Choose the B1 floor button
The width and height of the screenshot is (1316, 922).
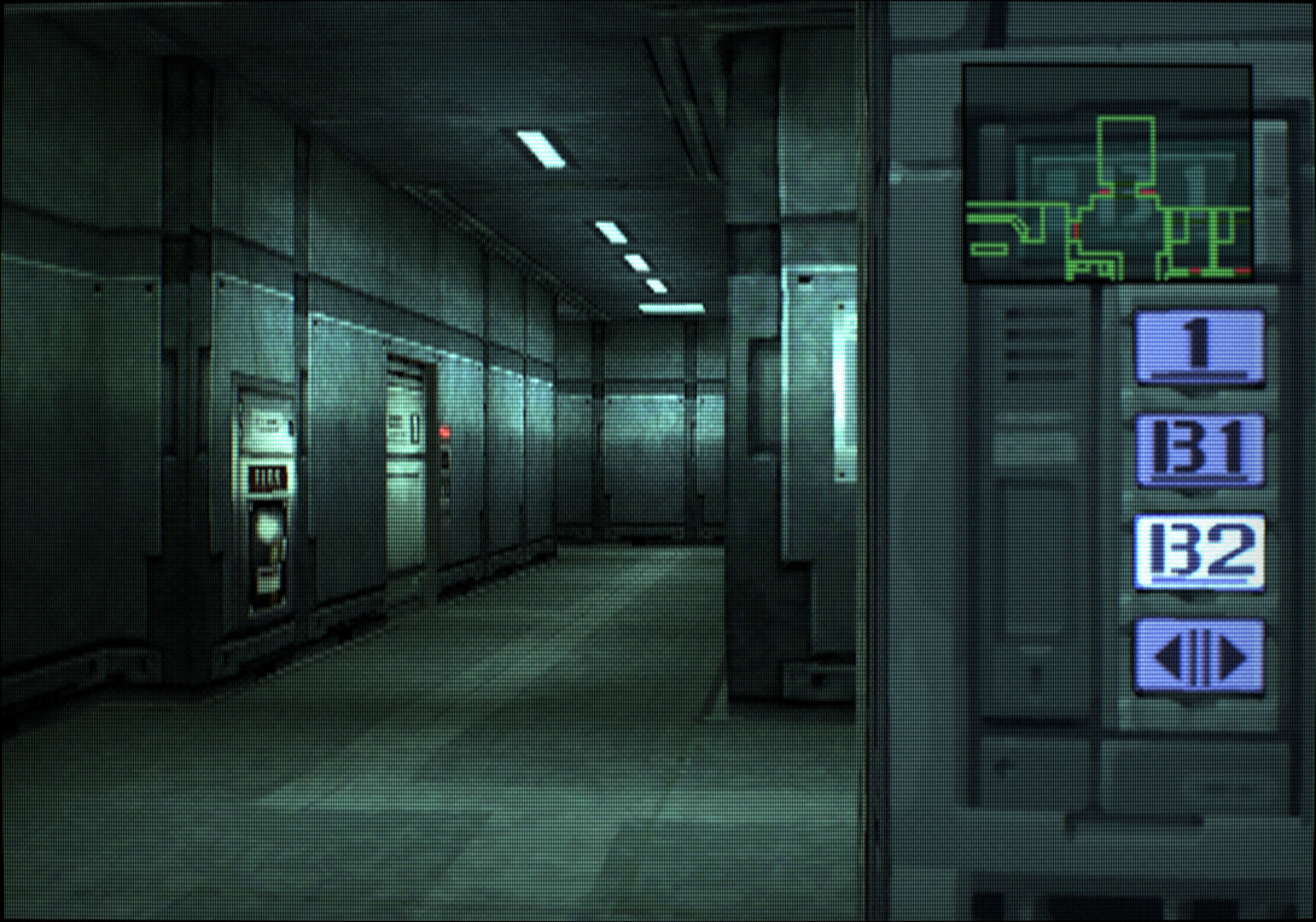tap(1199, 448)
